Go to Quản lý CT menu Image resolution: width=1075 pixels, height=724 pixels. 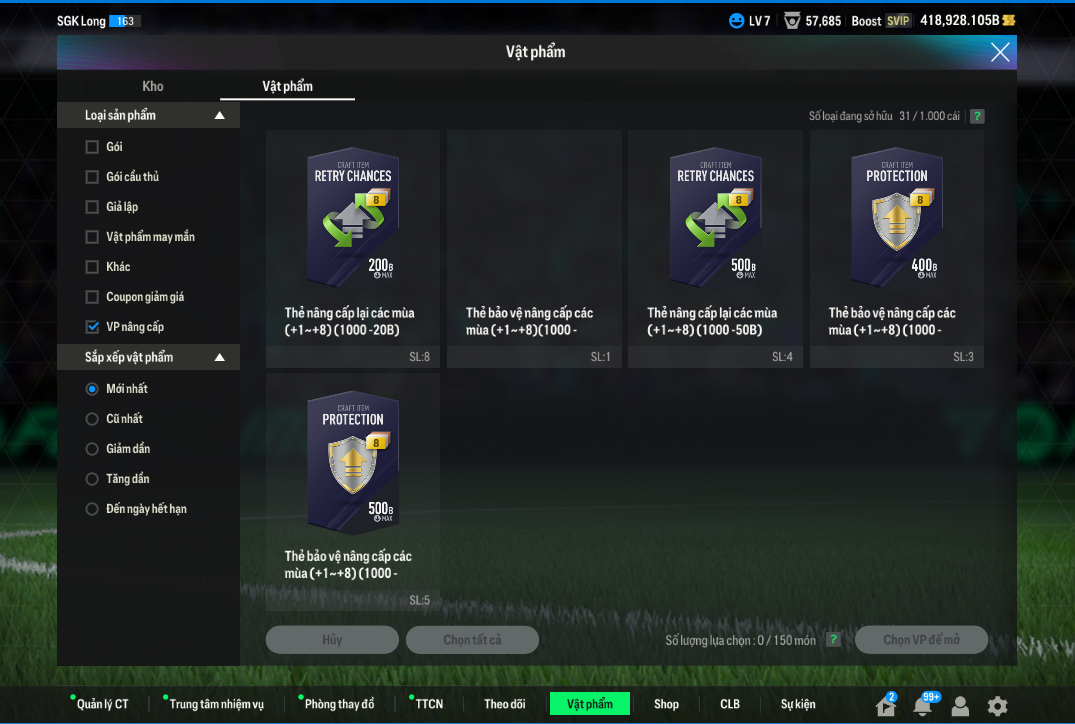[102, 704]
